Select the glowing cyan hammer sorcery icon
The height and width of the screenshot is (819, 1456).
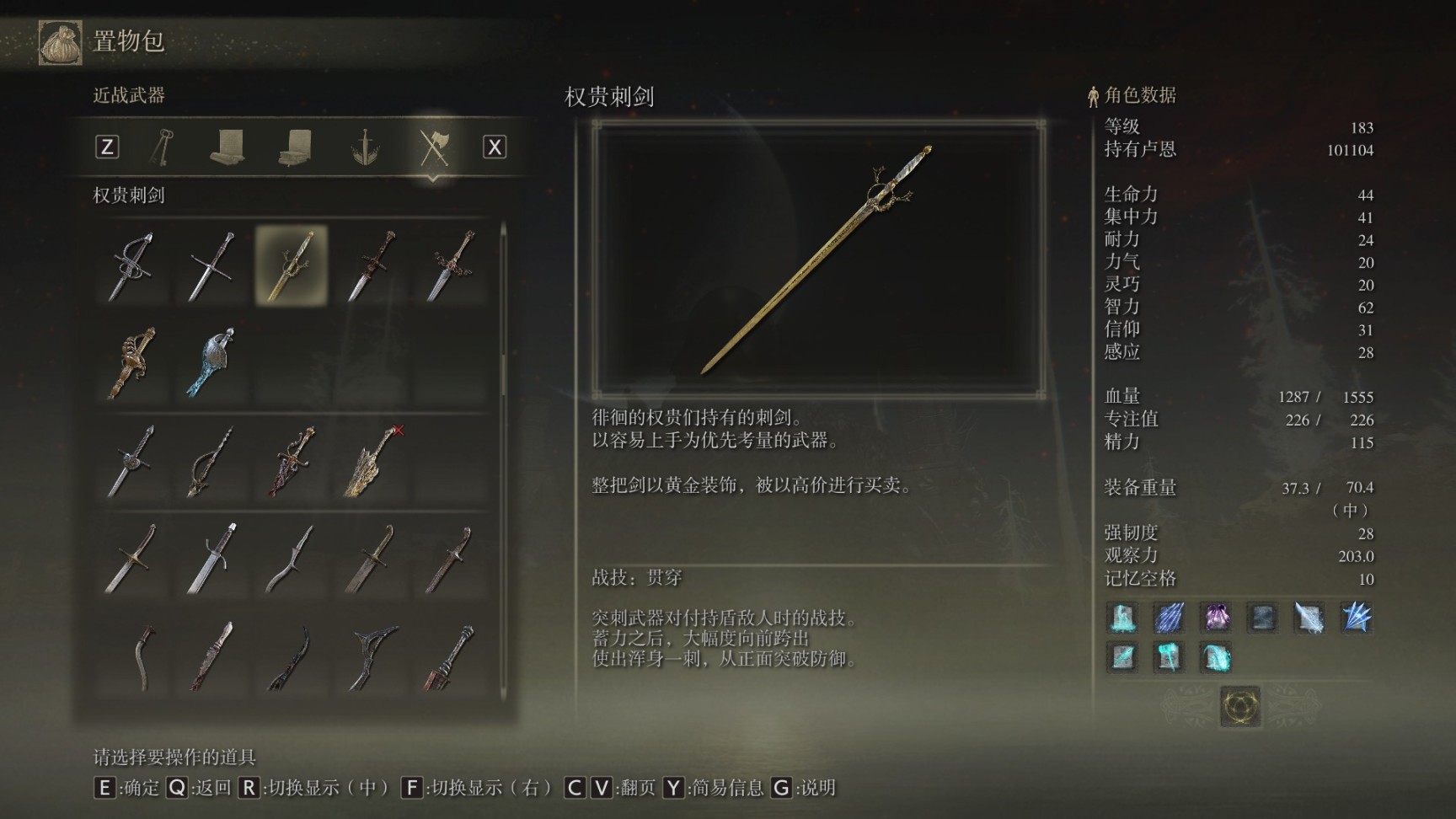pyautogui.click(x=1169, y=656)
